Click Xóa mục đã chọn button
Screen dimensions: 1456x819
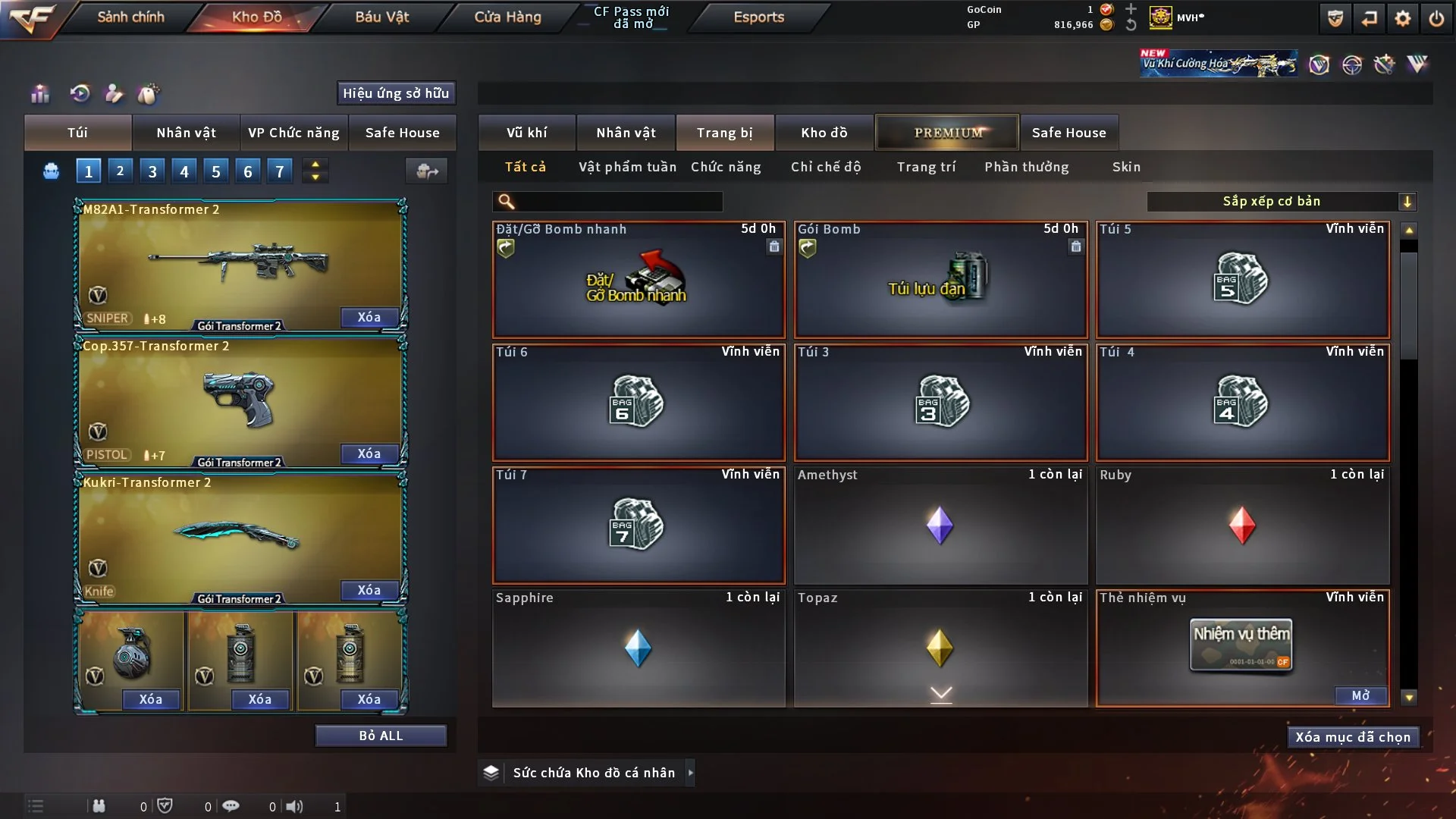click(1353, 737)
